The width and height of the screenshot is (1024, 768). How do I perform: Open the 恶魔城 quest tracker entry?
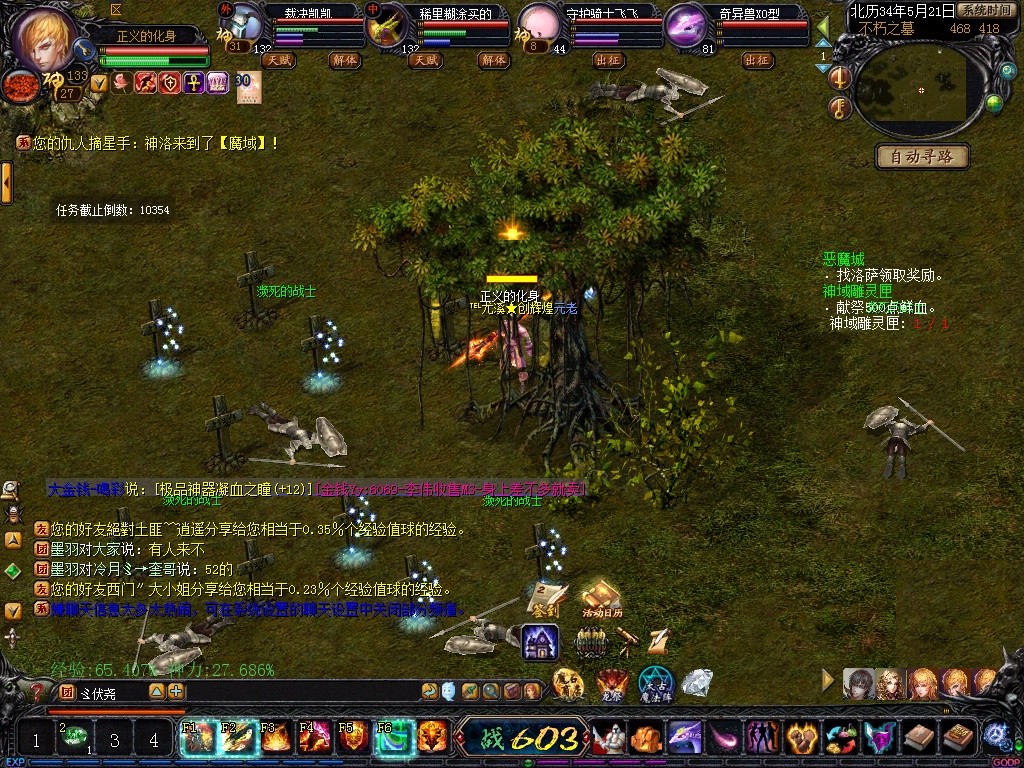point(843,259)
